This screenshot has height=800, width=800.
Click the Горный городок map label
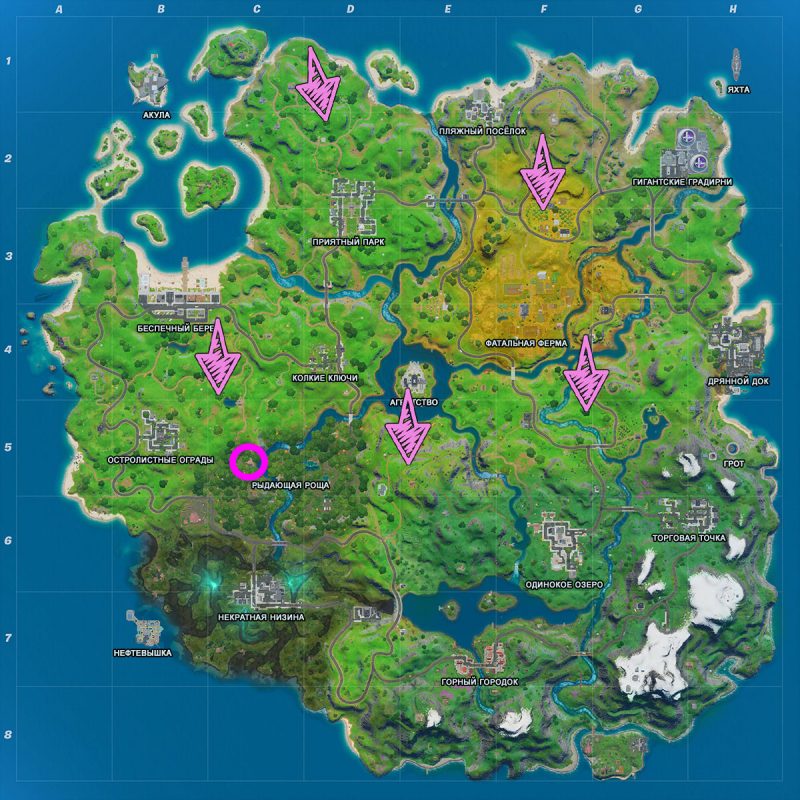(x=480, y=681)
